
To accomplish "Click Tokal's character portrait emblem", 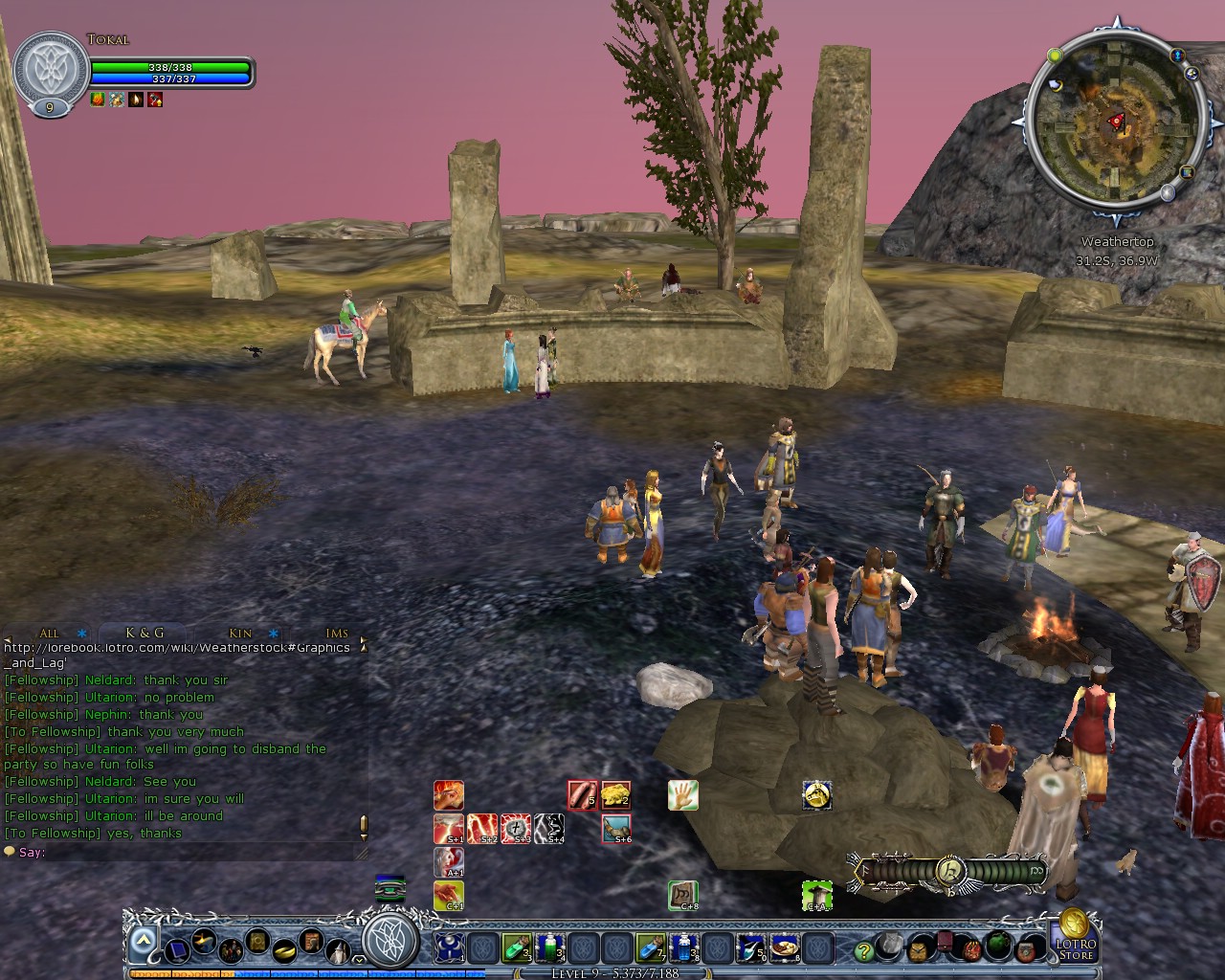I will click(x=50, y=70).
